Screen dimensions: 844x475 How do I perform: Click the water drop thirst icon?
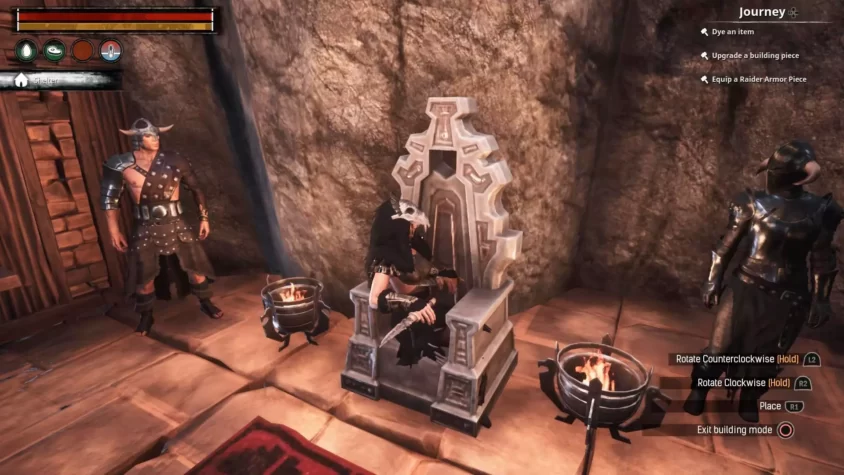coord(27,50)
